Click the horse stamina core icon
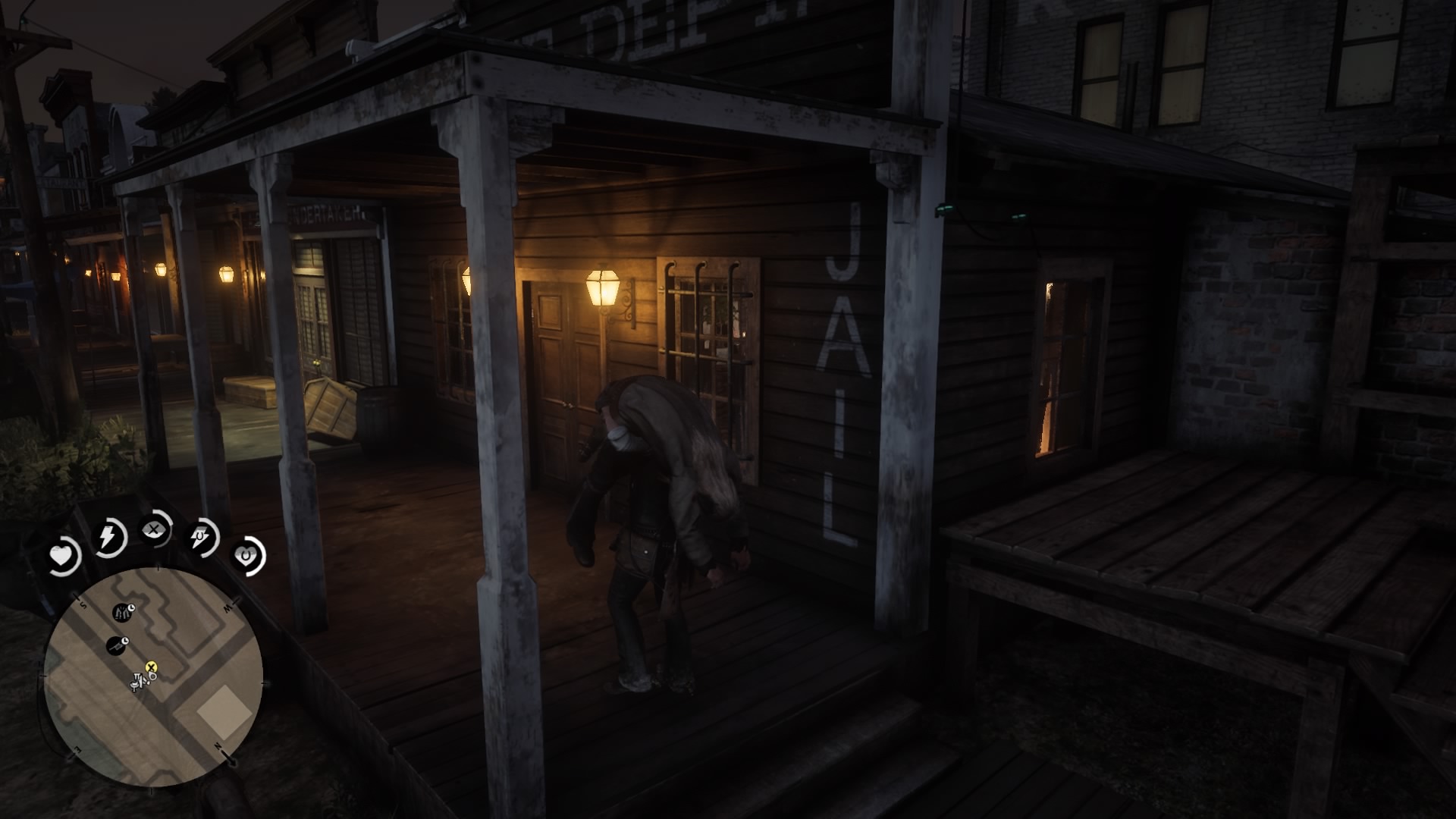1456x819 pixels. [x=199, y=537]
